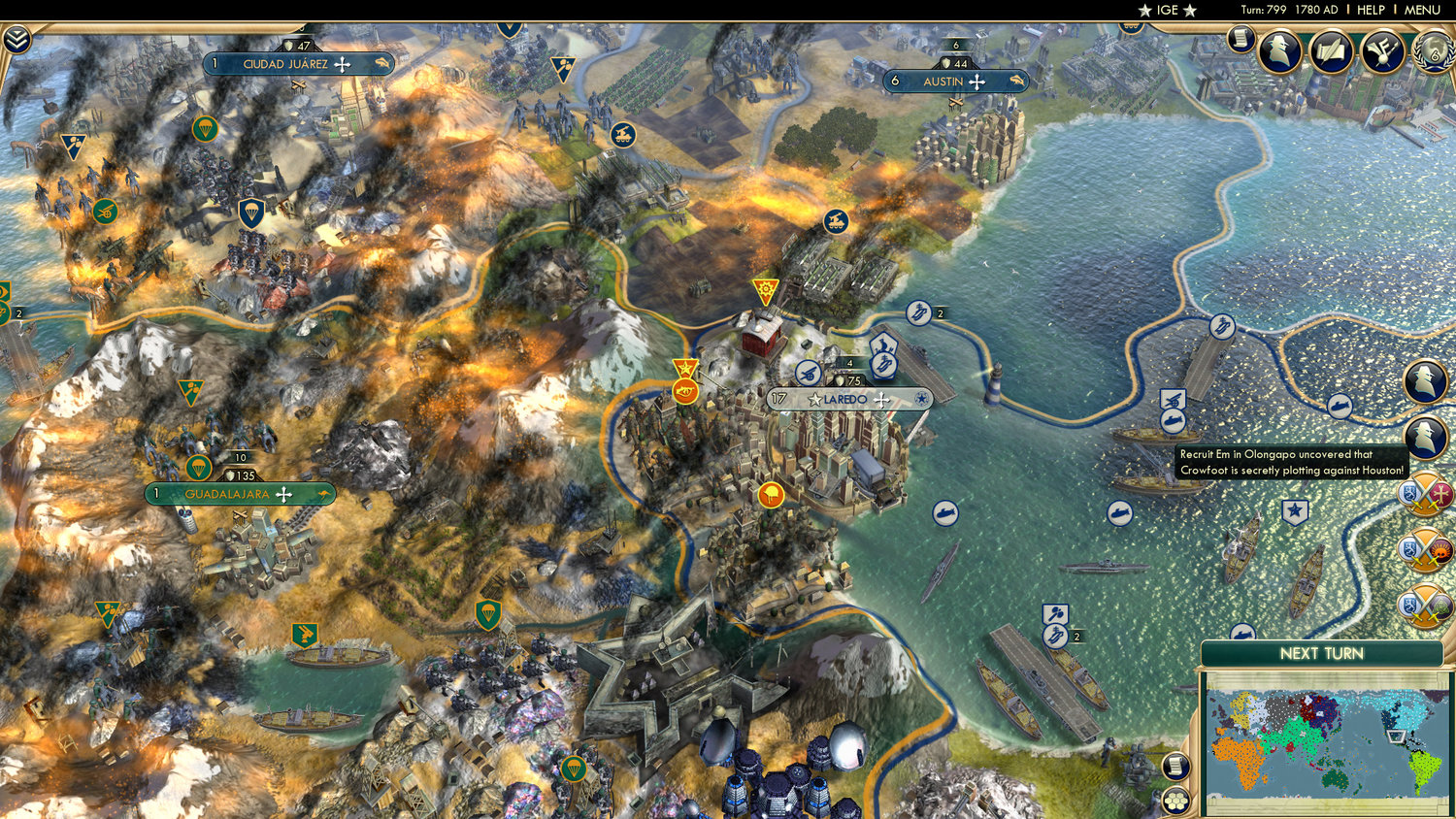
Task: Toggle the hex strategic view beside the minimap
Action: (x=1175, y=802)
